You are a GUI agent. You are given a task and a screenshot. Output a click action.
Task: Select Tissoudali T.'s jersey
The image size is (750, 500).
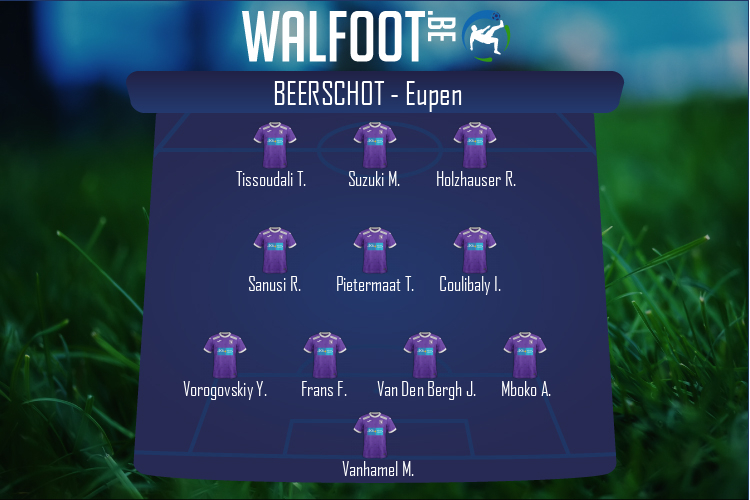274,146
